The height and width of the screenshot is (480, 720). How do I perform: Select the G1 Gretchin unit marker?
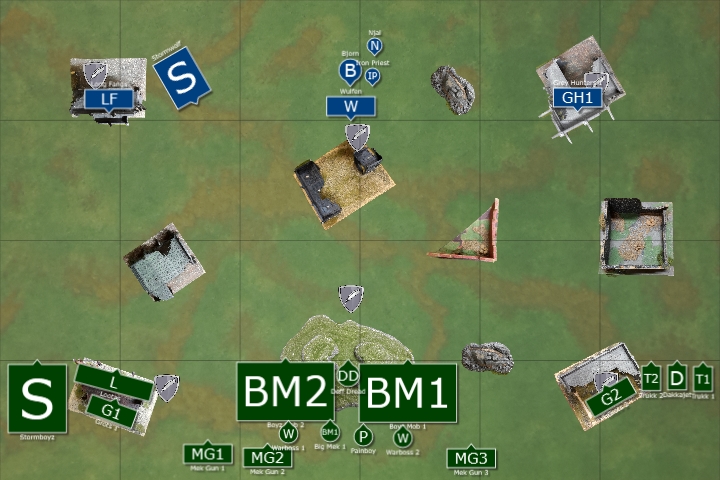[x=110, y=411]
